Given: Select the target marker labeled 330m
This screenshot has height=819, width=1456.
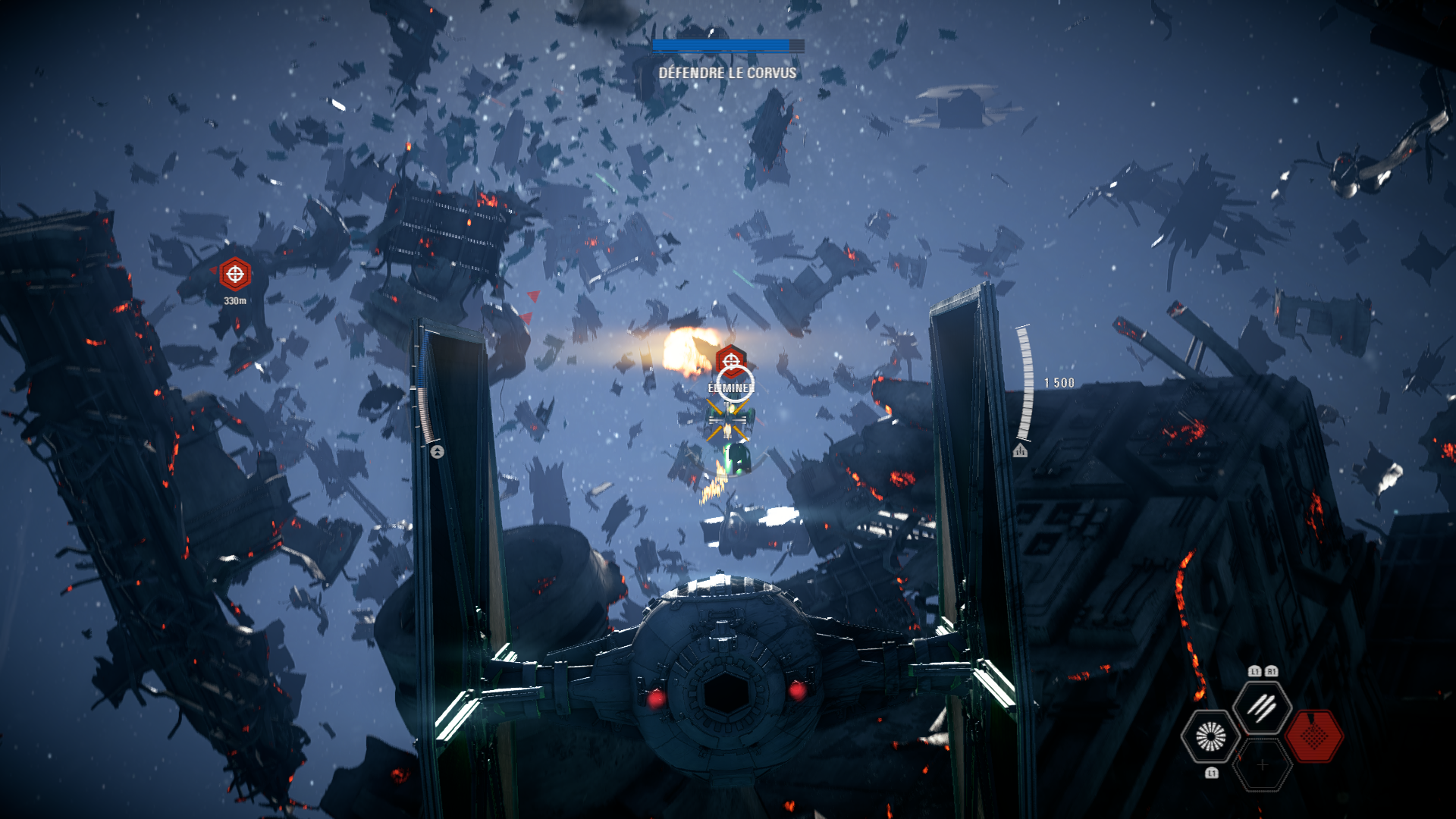Looking at the screenshot, I should (235, 274).
